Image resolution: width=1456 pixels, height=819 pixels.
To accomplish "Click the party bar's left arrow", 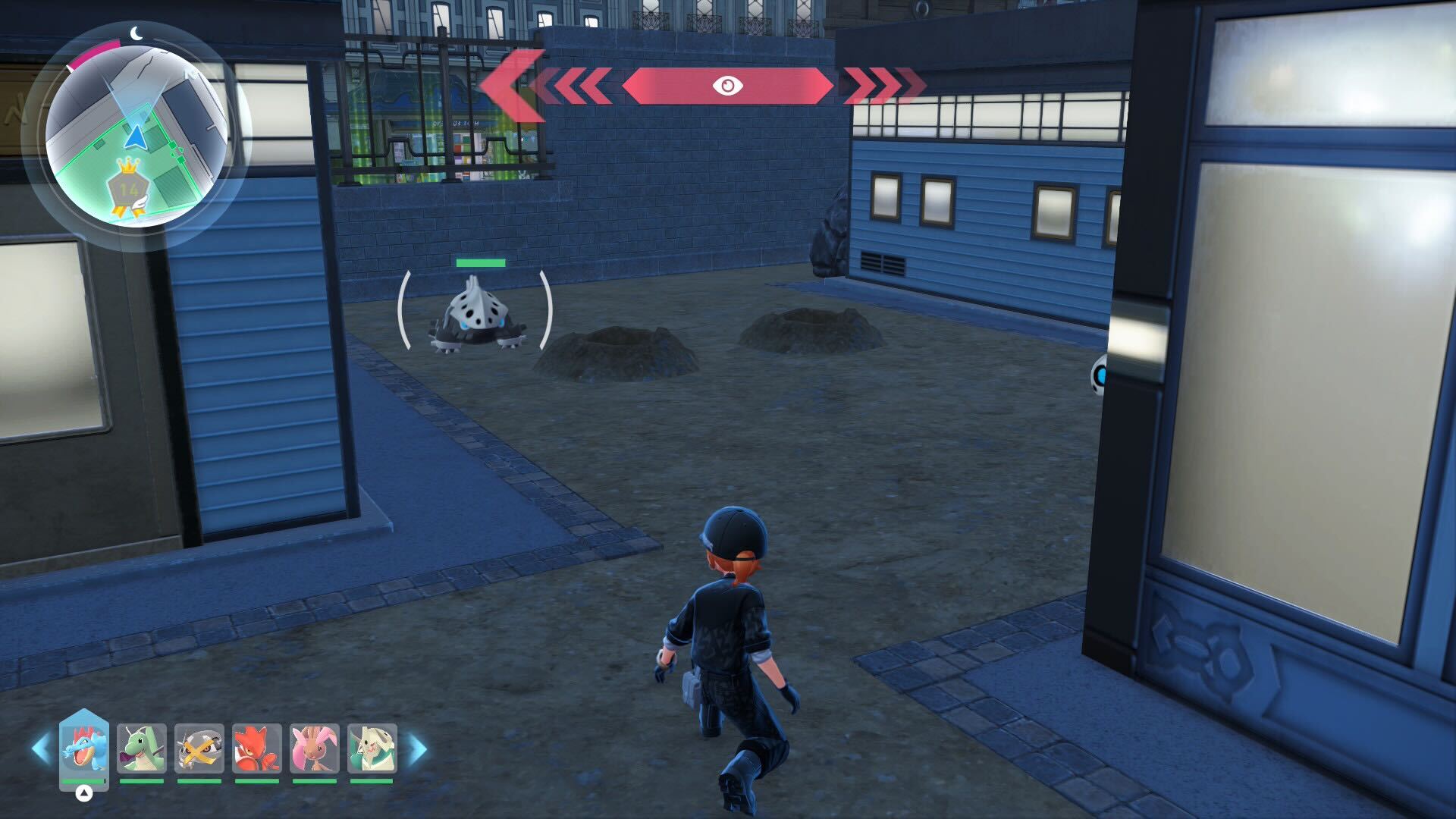I will pyautogui.click(x=41, y=749).
